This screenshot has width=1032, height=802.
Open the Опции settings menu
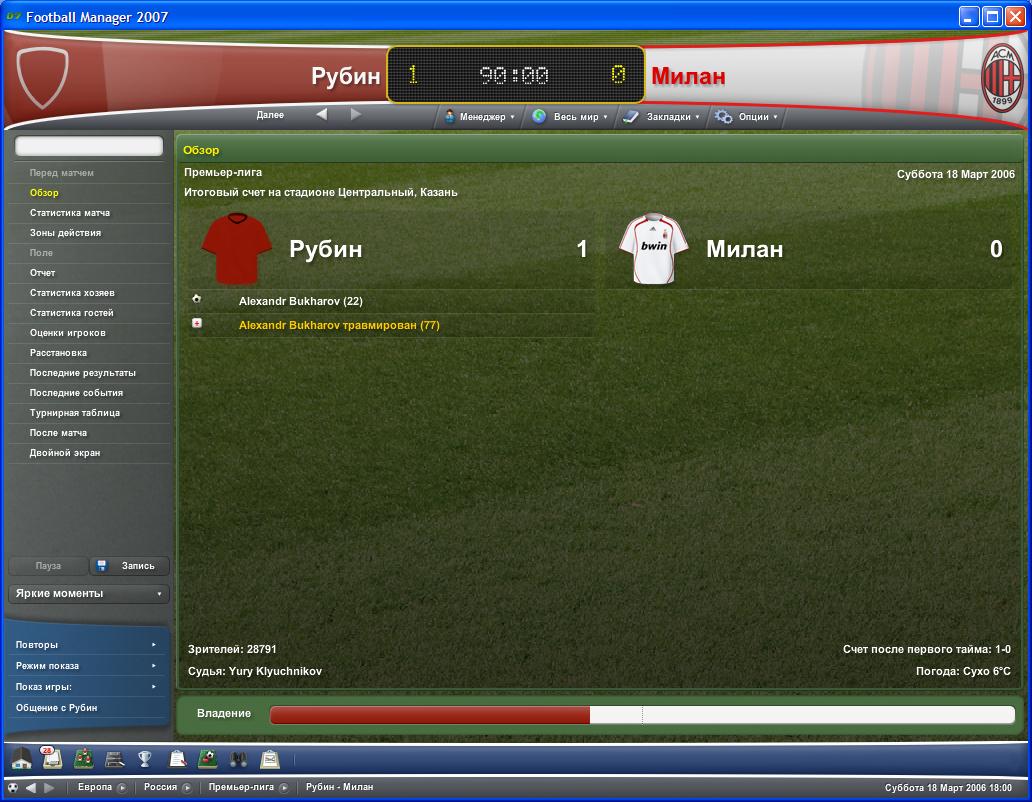[x=745, y=117]
